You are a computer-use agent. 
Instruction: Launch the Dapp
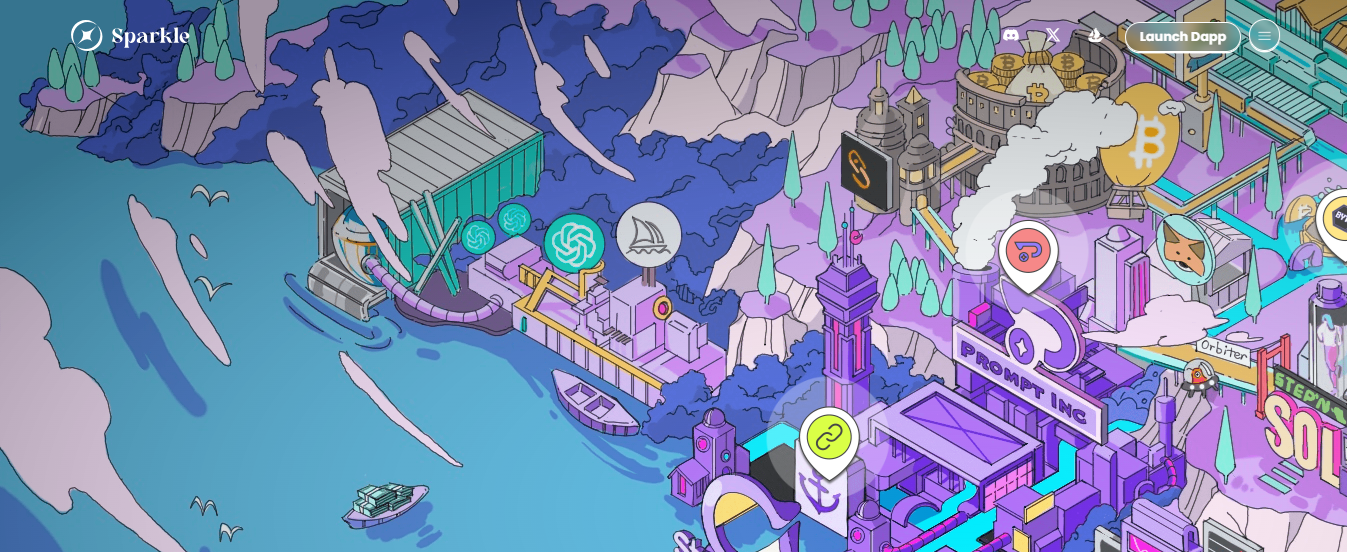point(1182,37)
